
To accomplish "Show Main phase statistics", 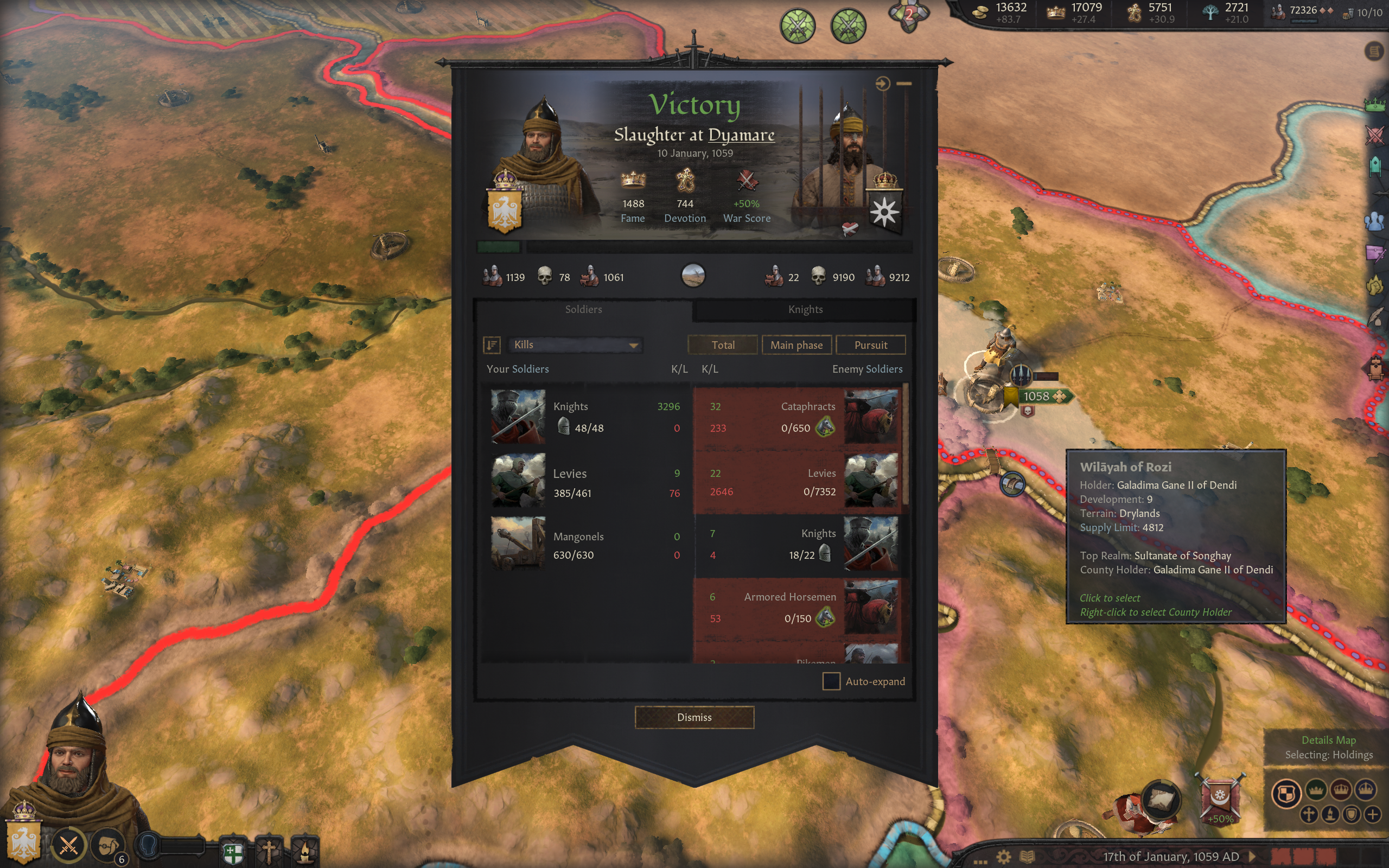I will (x=796, y=345).
